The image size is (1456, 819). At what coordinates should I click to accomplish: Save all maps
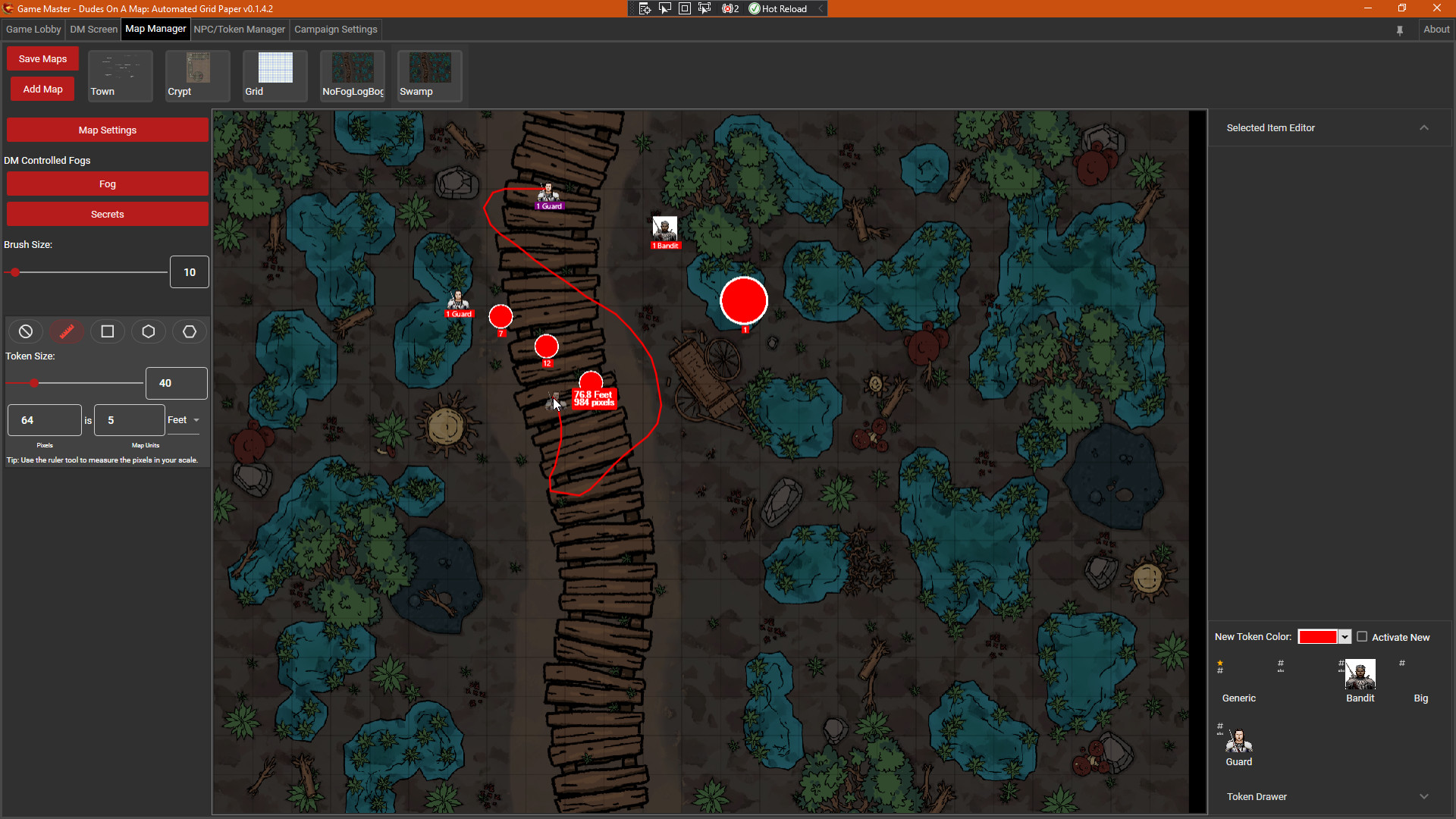42,59
